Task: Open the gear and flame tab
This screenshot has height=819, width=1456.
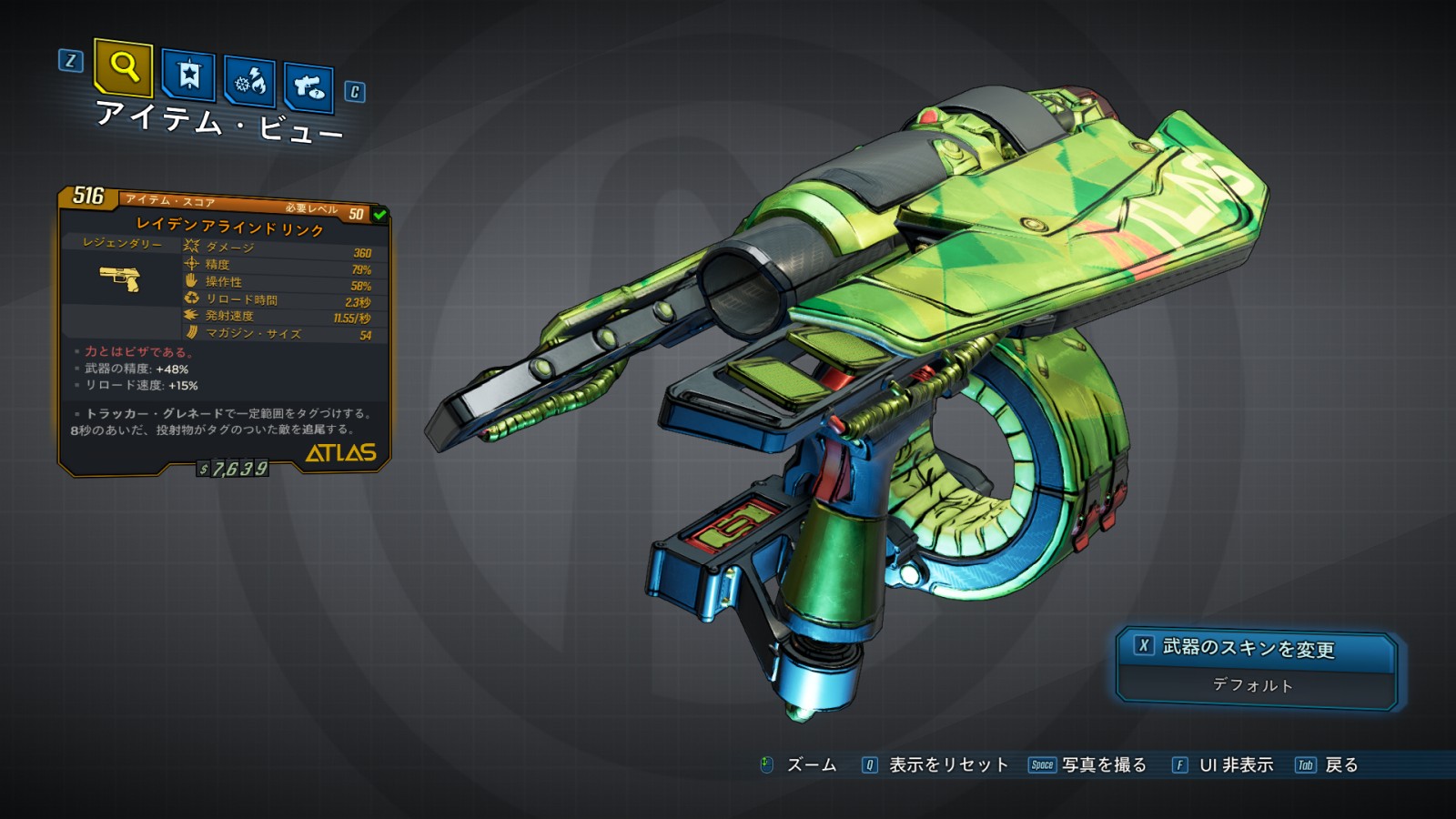Action: 249,82
